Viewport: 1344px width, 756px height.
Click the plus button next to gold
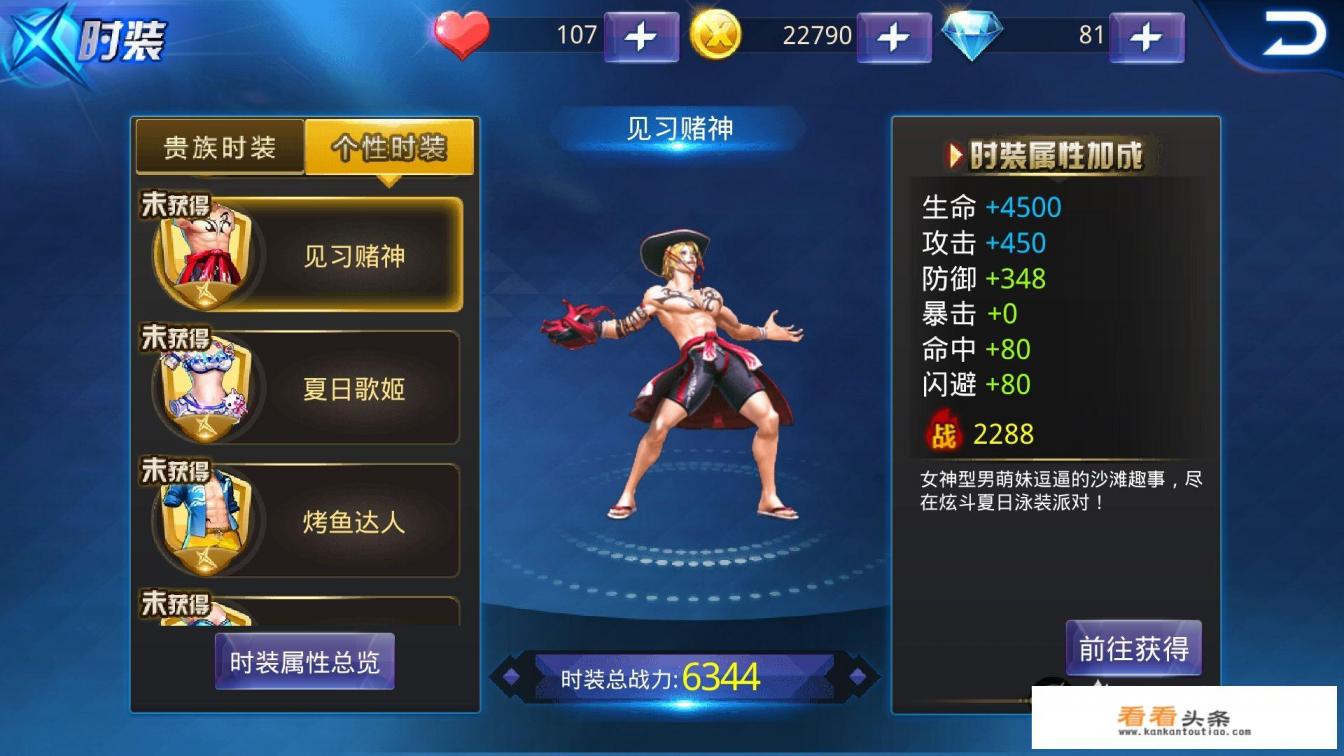click(x=893, y=36)
